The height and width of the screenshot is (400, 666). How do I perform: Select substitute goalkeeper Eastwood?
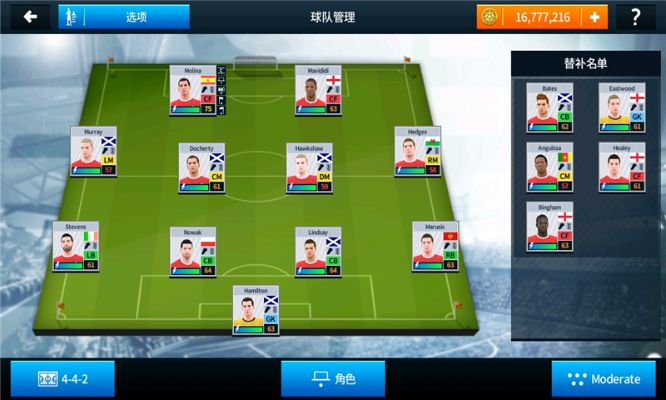tap(622, 108)
